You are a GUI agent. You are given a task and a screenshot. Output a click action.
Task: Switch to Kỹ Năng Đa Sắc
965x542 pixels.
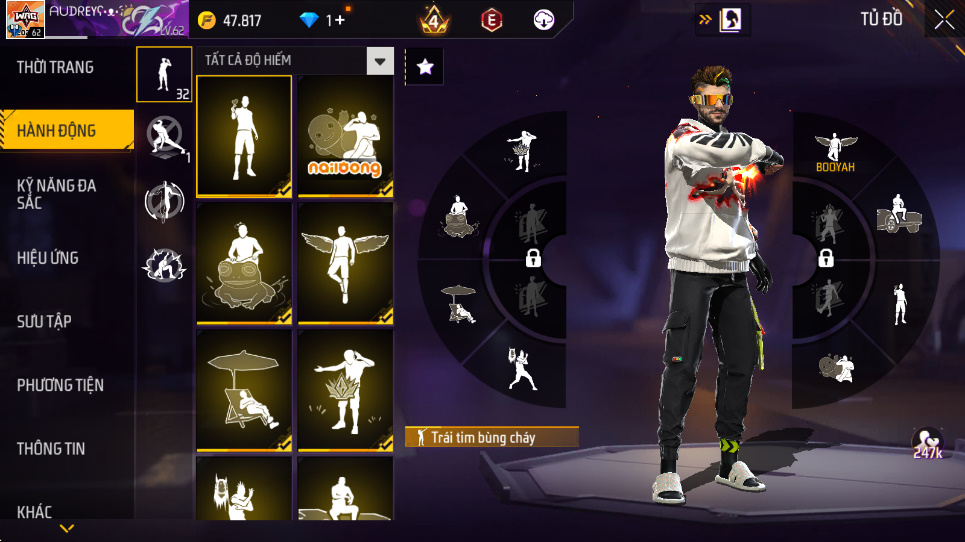click(x=58, y=194)
